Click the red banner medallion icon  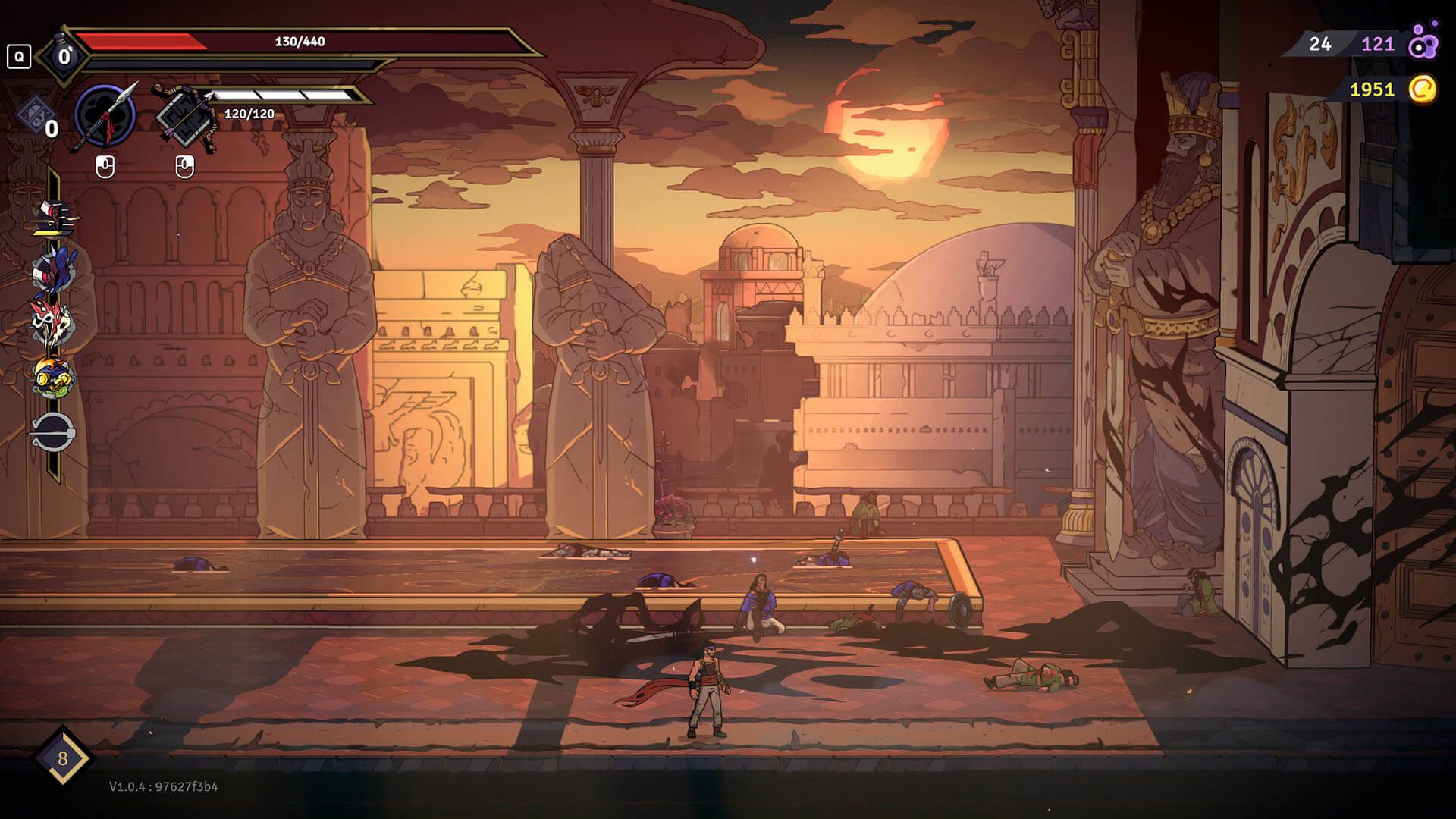pyautogui.click(x=52, y=218)
